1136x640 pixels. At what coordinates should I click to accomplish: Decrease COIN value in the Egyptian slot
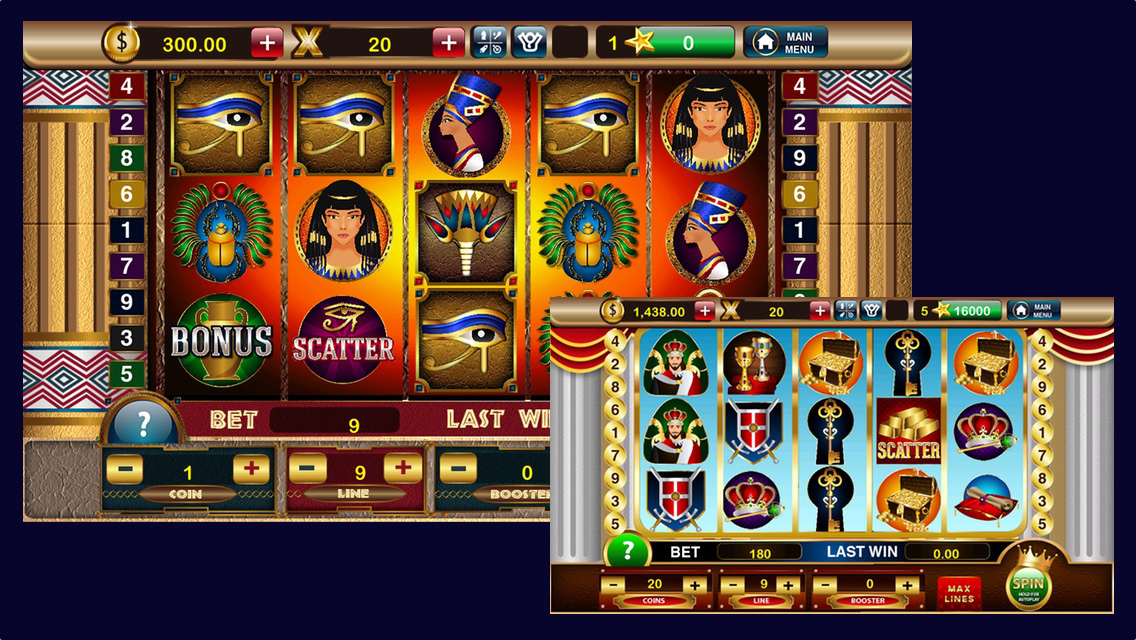[124, 468]
